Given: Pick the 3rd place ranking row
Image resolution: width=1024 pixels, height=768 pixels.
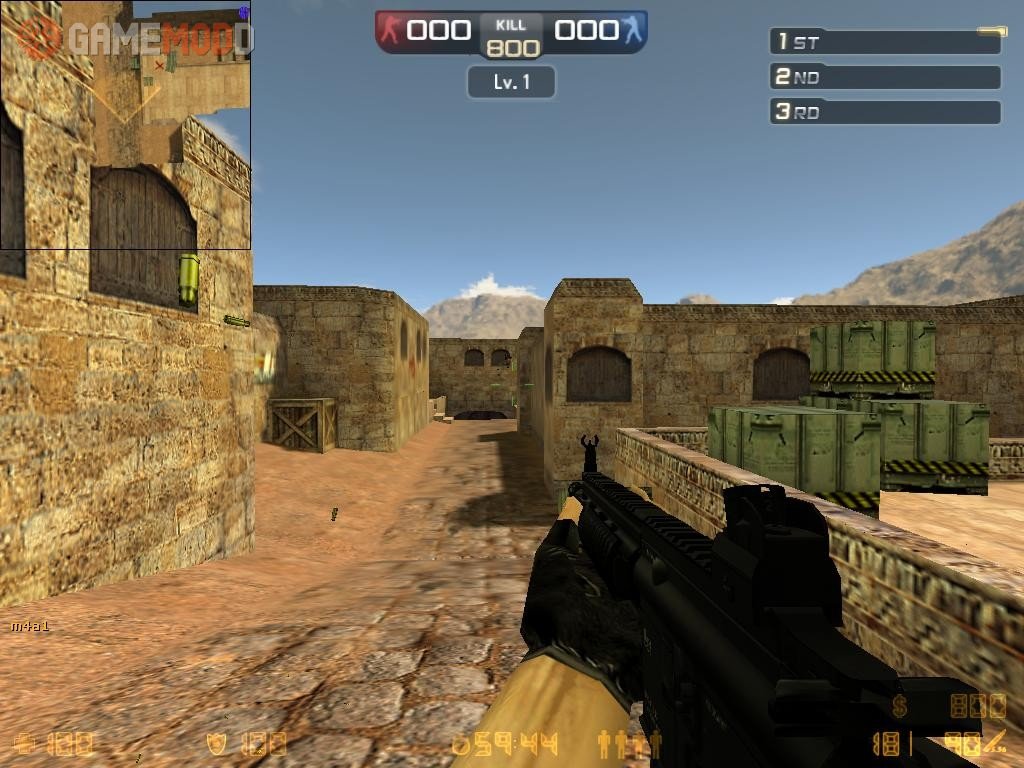Looking at the screenshot, I should 885,112.
